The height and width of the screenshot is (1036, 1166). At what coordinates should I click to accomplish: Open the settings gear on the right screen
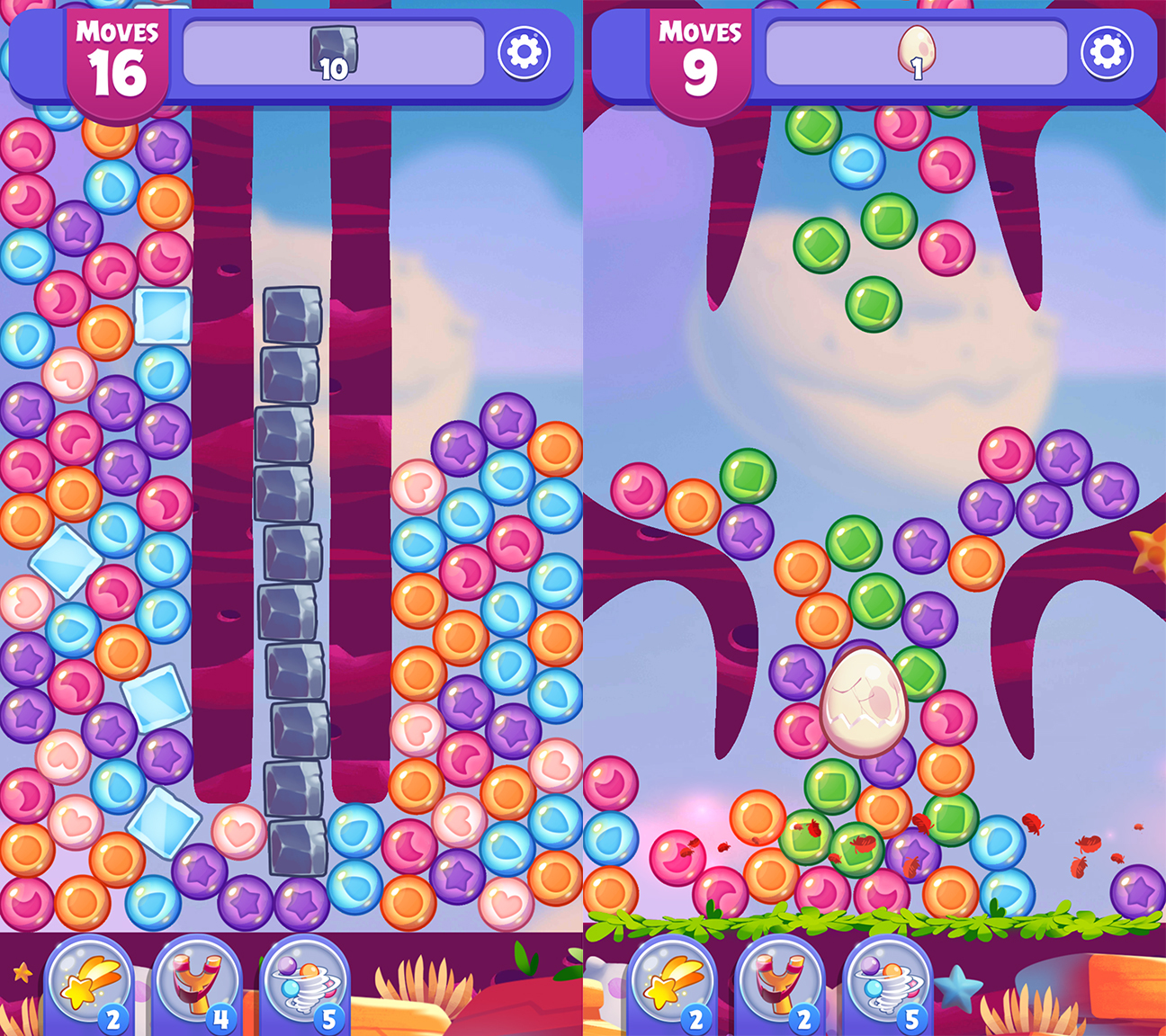1108,51
